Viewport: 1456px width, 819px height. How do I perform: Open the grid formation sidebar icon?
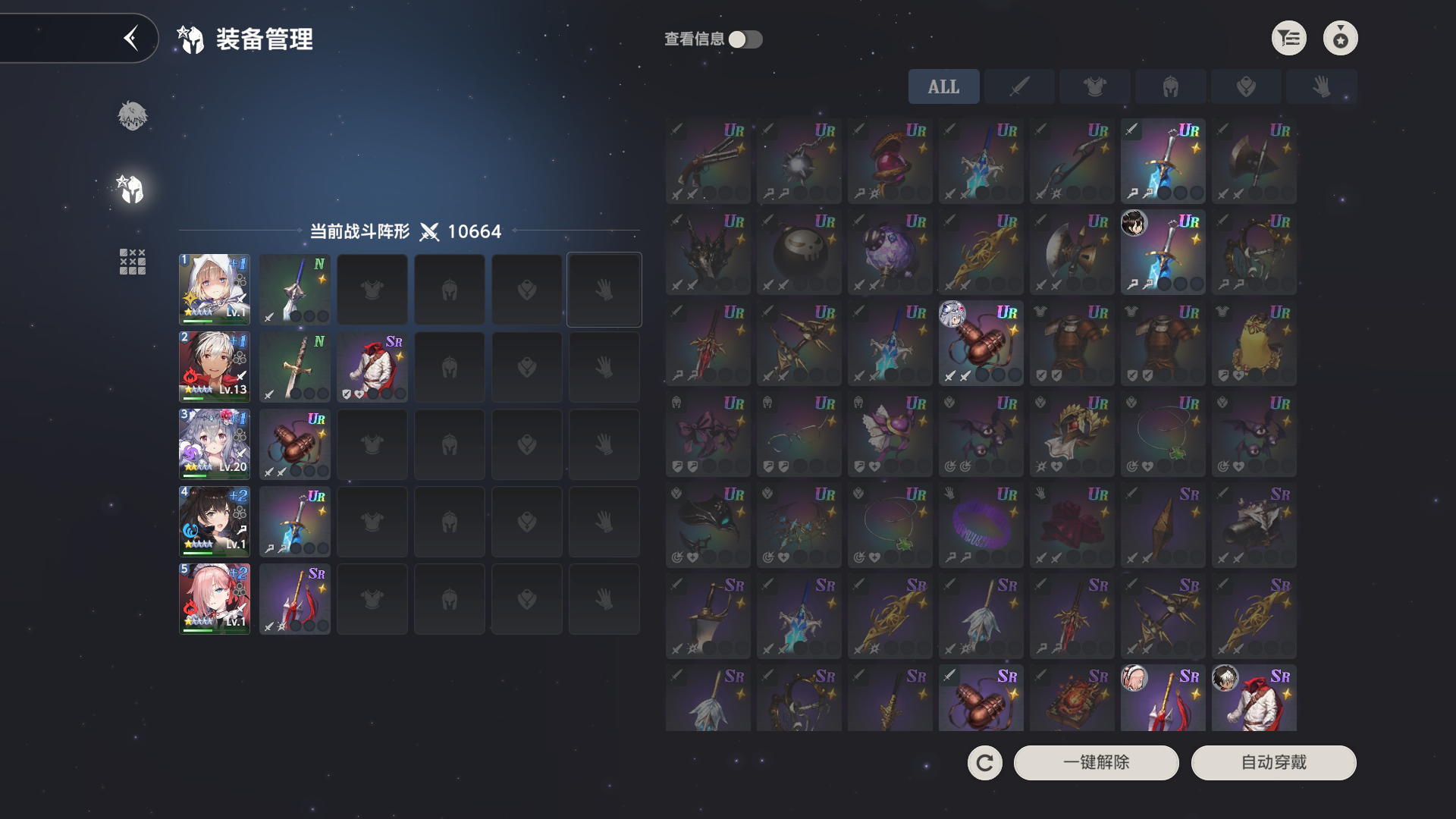pyautogui.click(x=132, y=262)
